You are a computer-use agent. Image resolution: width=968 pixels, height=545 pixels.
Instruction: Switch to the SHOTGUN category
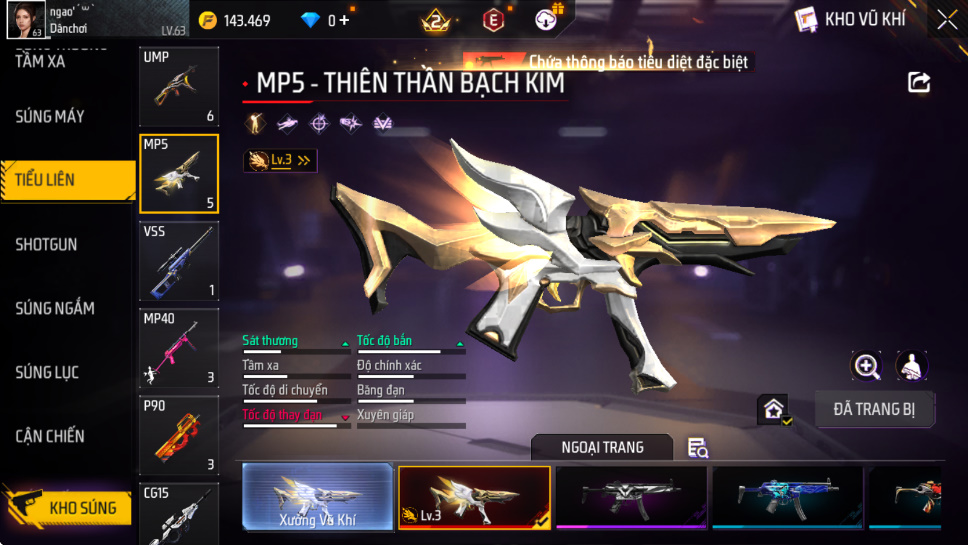(46, 244)
